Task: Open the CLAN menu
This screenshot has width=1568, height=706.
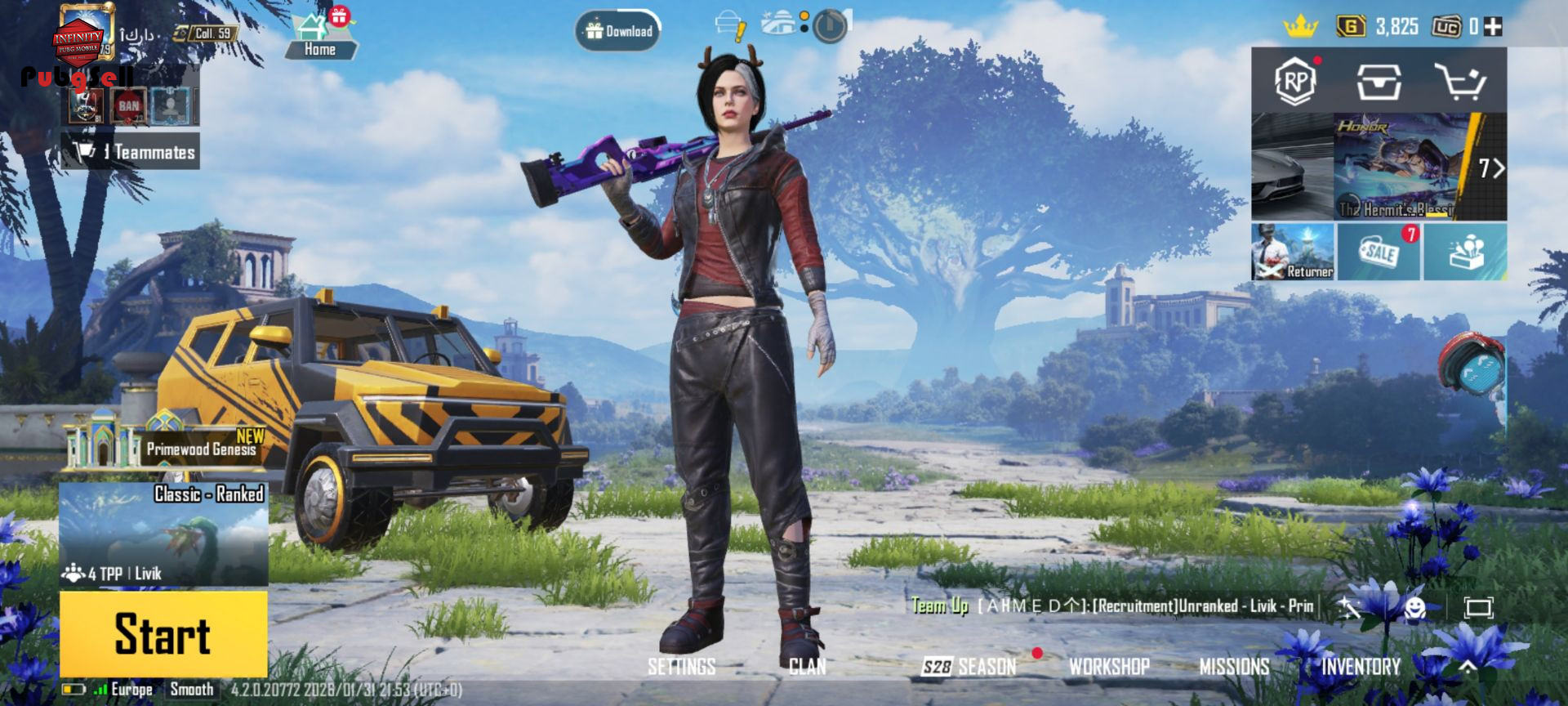Action: pyautogui.click(x=807, y=667)
